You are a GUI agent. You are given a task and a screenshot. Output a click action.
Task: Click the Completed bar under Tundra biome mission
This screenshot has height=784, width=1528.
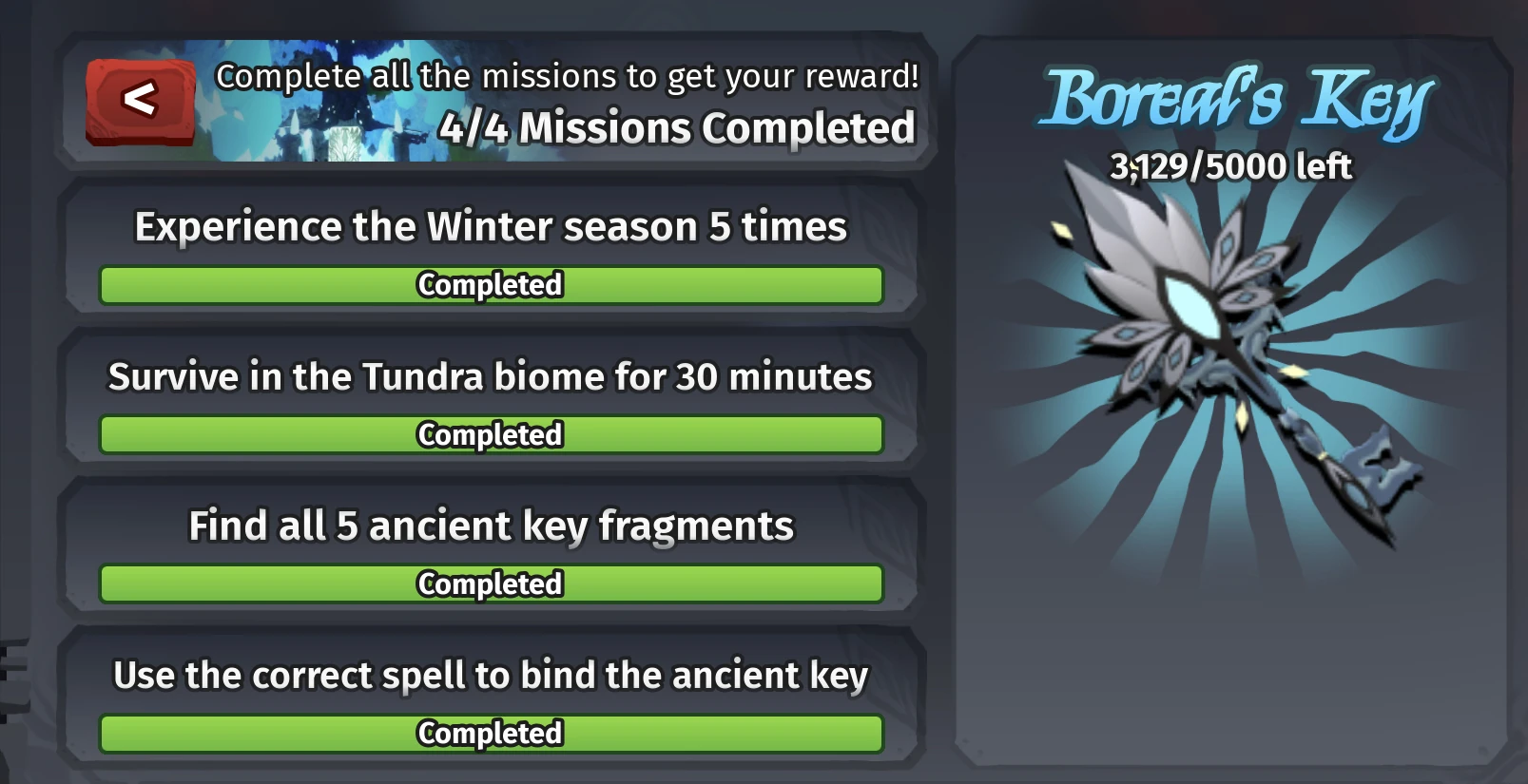coord(490,435)
